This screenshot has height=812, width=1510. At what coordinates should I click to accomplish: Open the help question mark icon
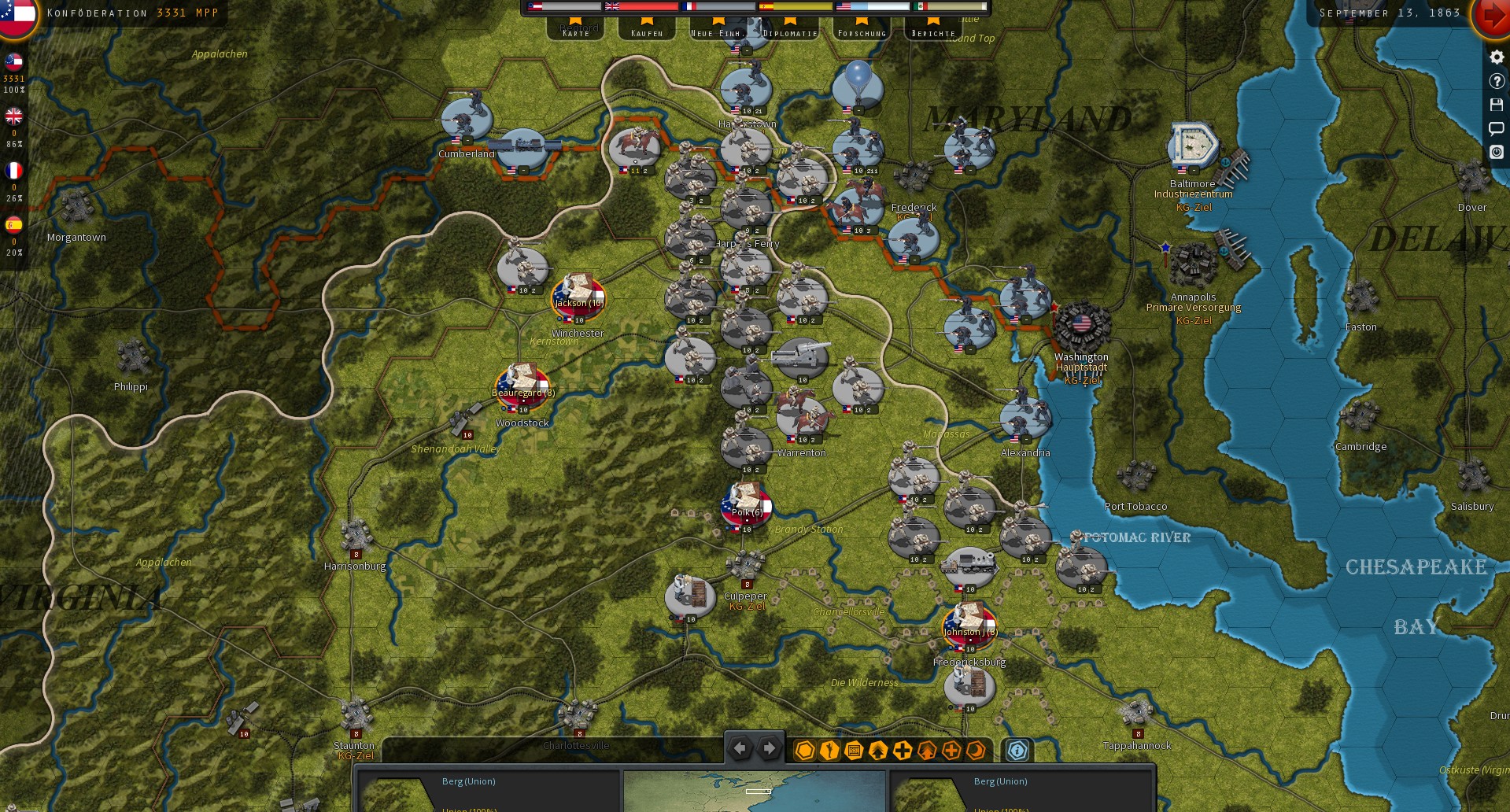1497,80
